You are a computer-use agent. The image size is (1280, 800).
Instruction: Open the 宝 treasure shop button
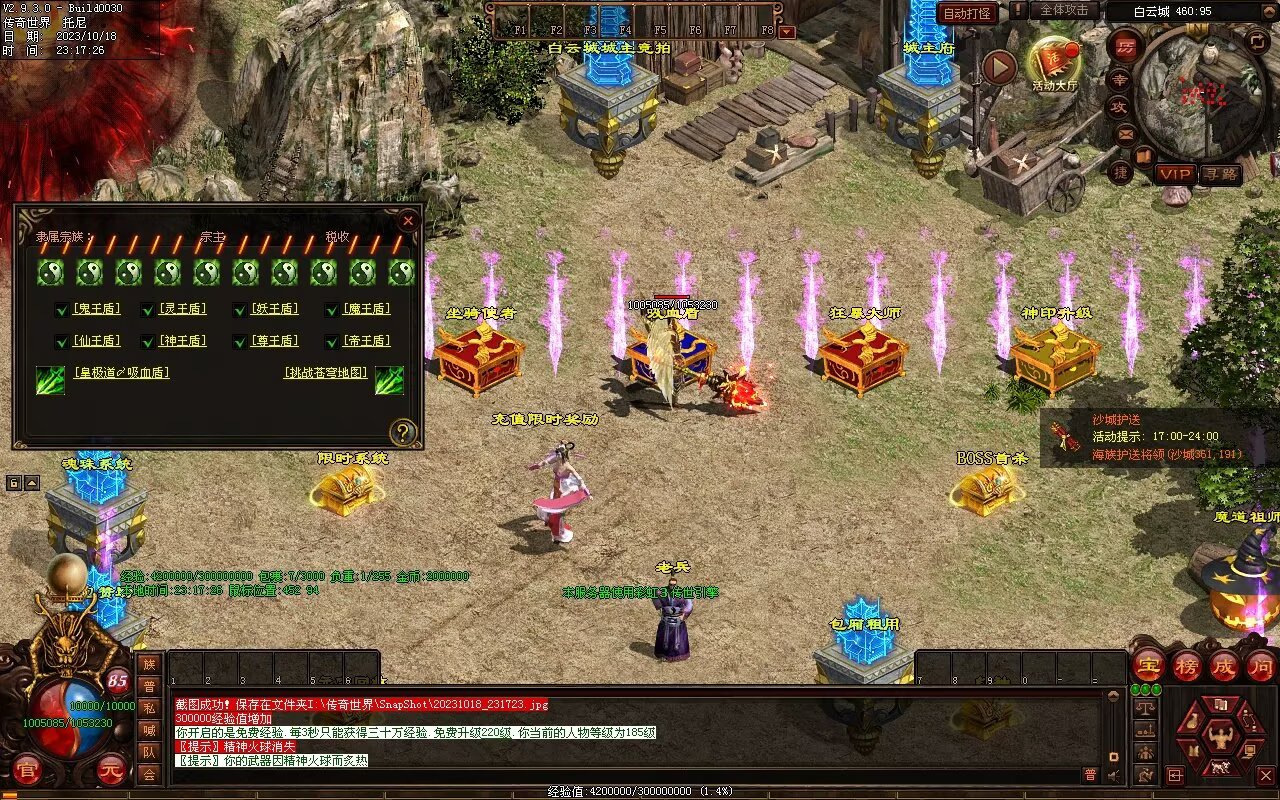click(1148, 665)
